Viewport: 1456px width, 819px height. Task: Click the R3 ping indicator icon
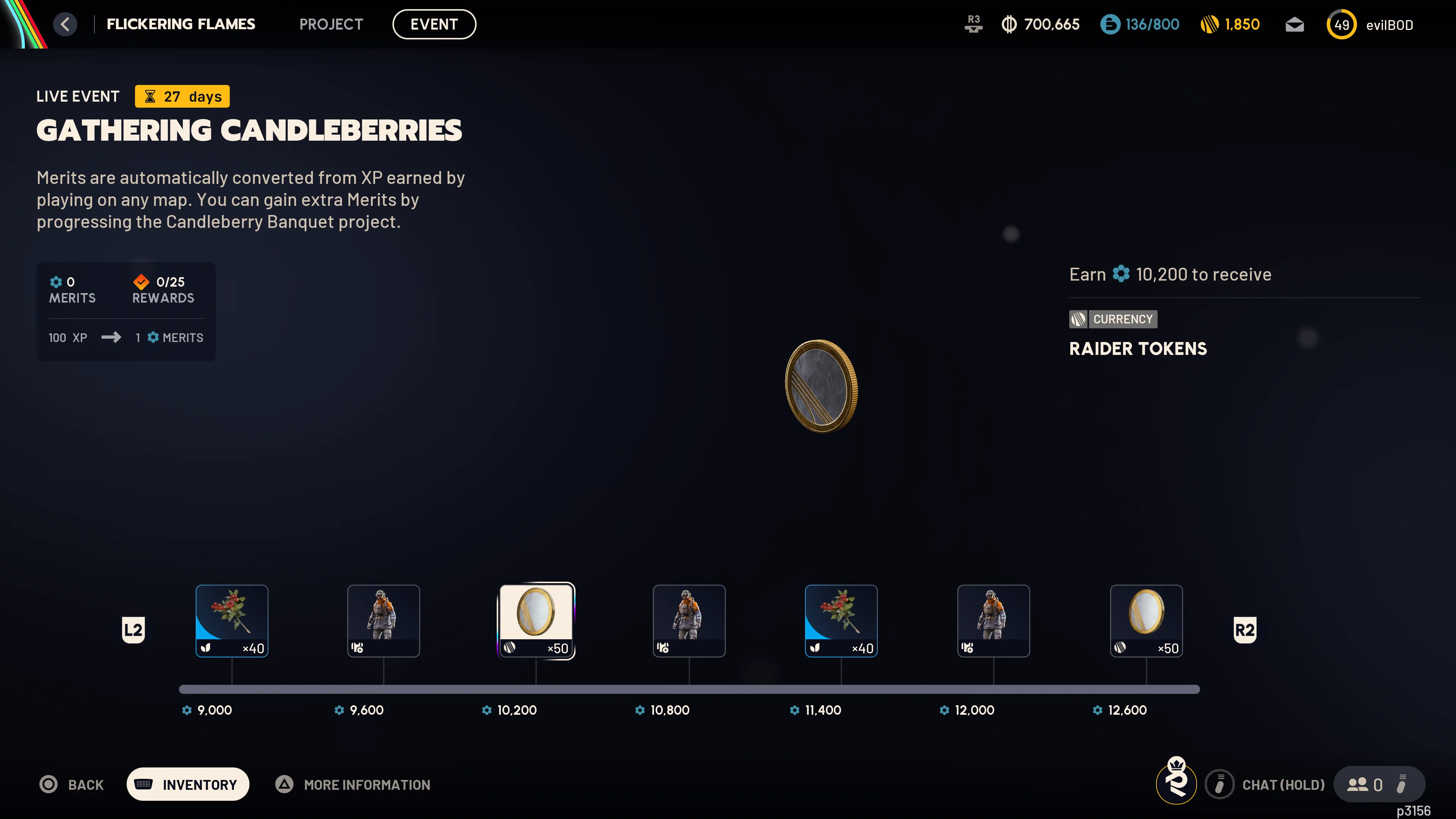[x=973, y=24]
